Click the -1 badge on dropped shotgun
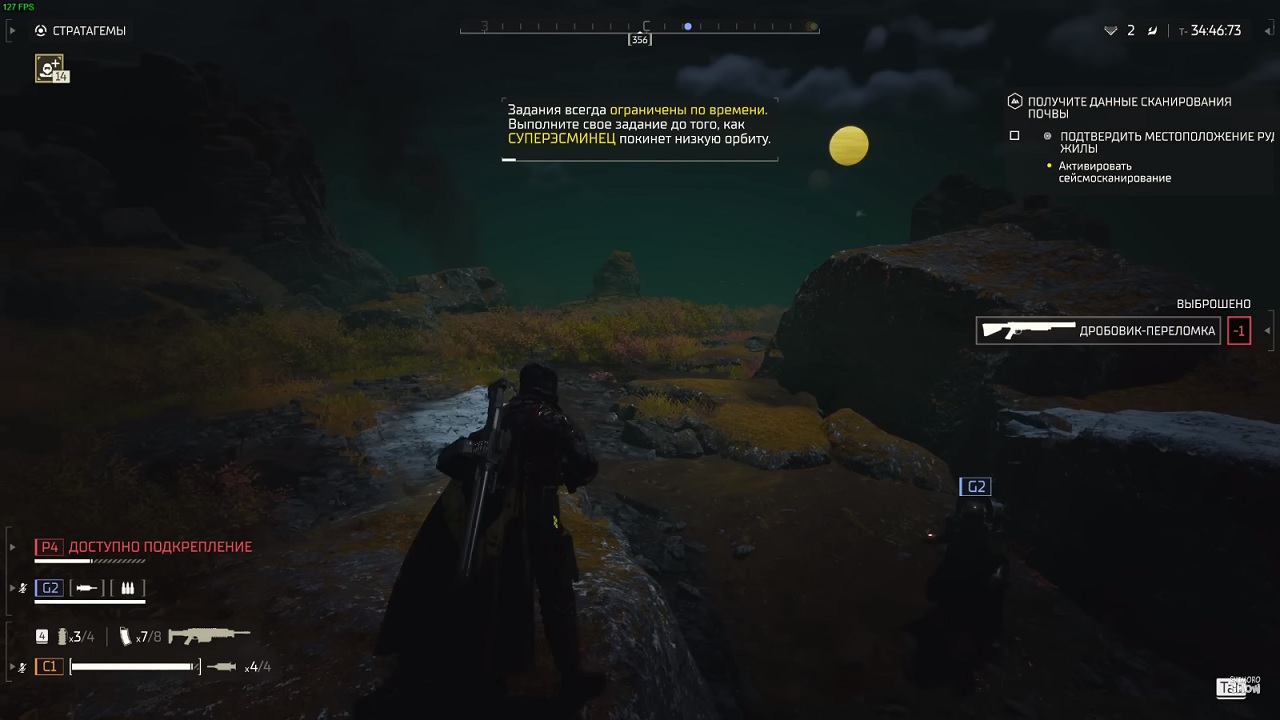The height and width of the screenshot is (720, 1280). [x=1239, y=330]
